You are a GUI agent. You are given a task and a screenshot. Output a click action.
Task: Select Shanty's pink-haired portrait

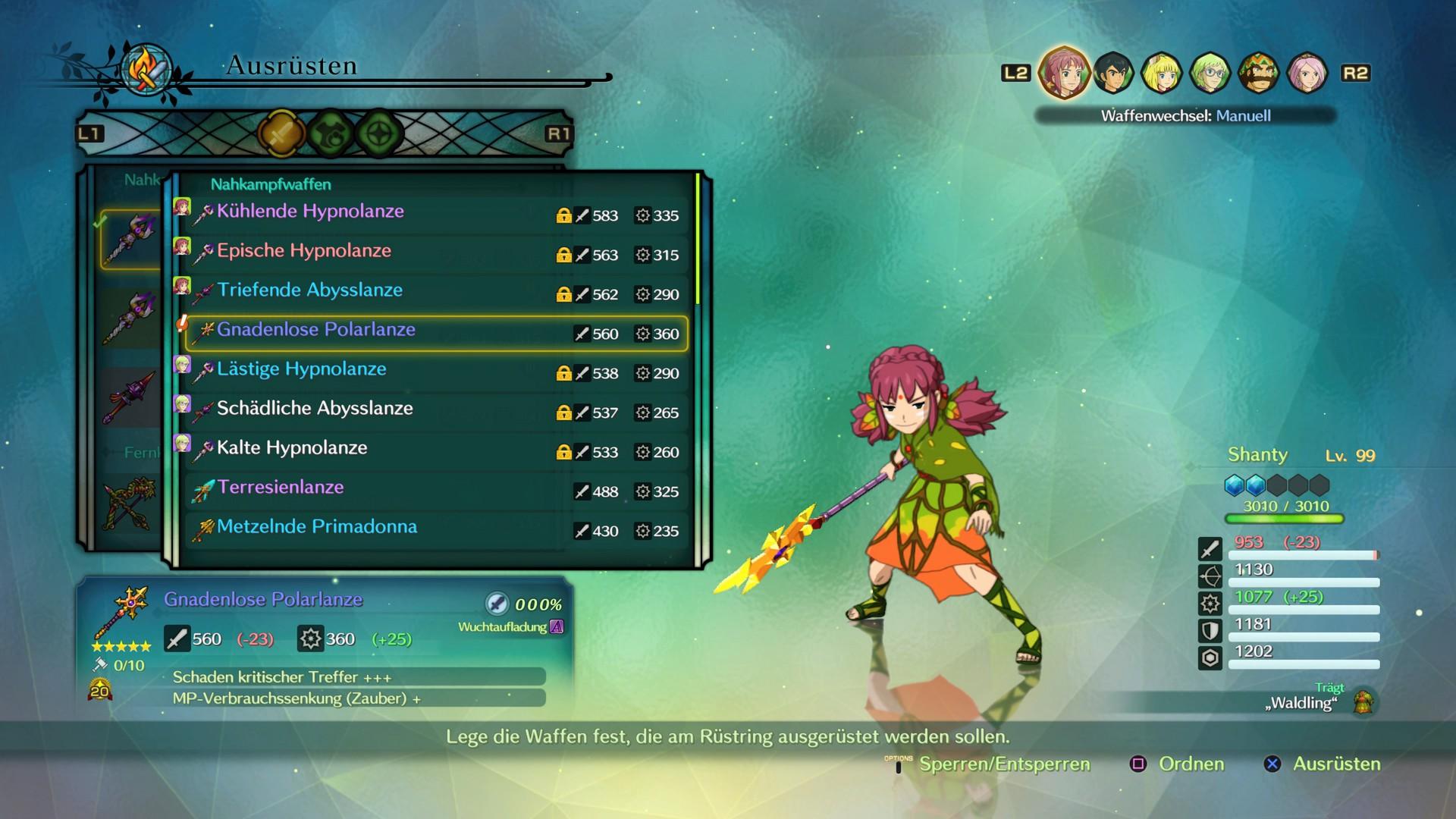tap(1063, 73)
